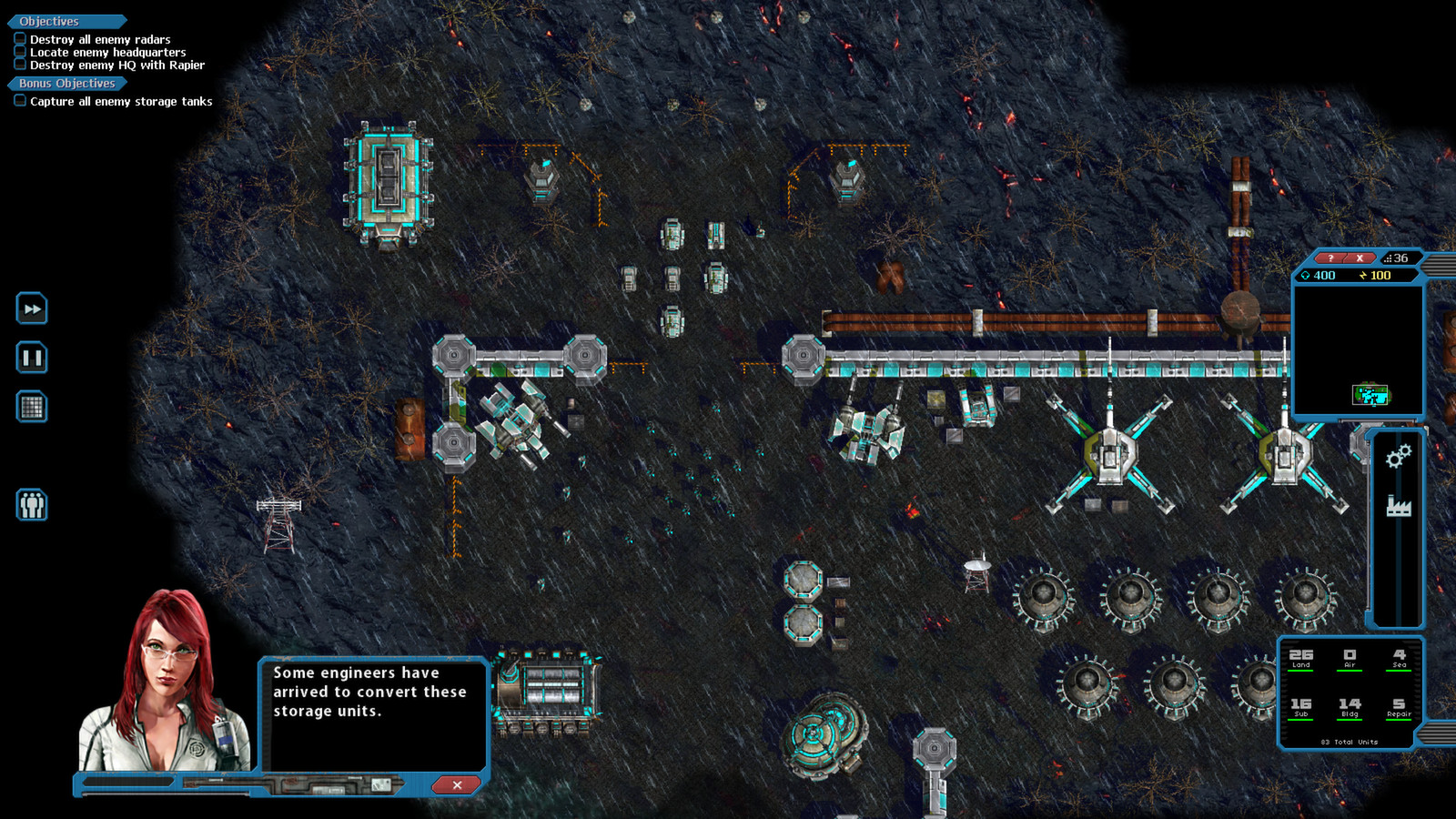The width and height of the screenshot is (1456, 819).
Task: Open the grid map overlay icon
Action: point(32,408)
